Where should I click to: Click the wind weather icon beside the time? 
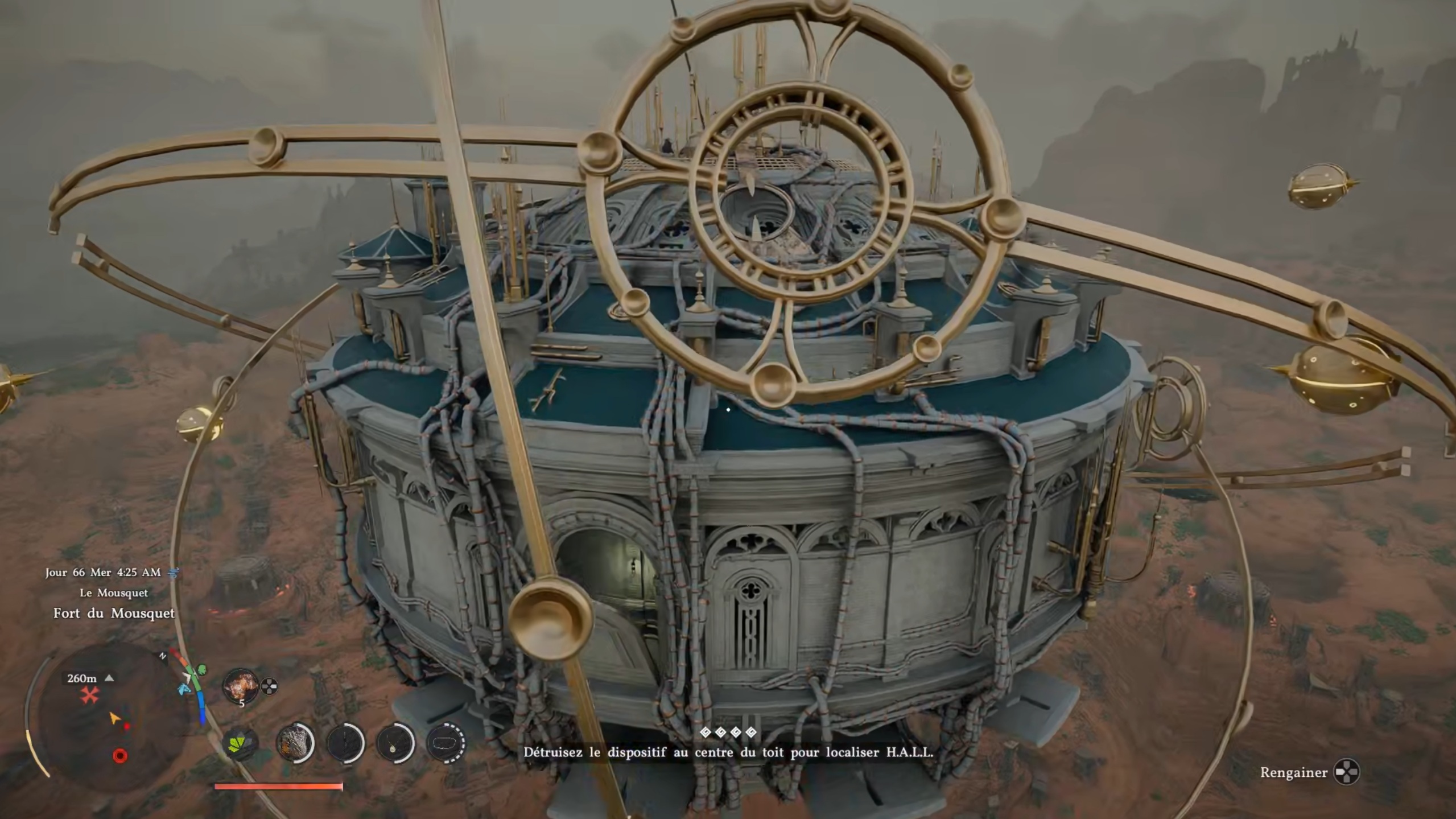[174, 573]
